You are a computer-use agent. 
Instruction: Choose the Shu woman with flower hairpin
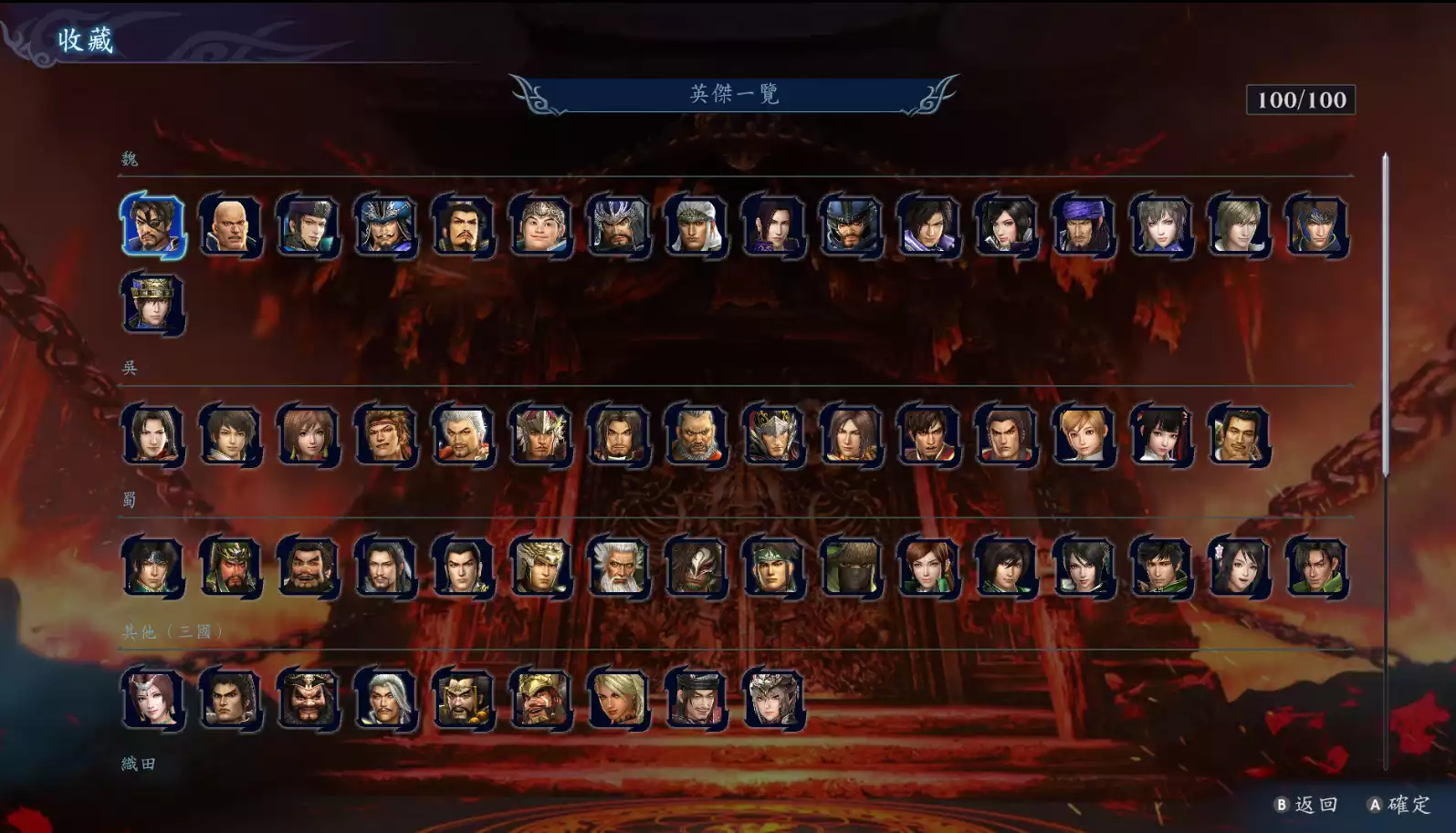1239,567
